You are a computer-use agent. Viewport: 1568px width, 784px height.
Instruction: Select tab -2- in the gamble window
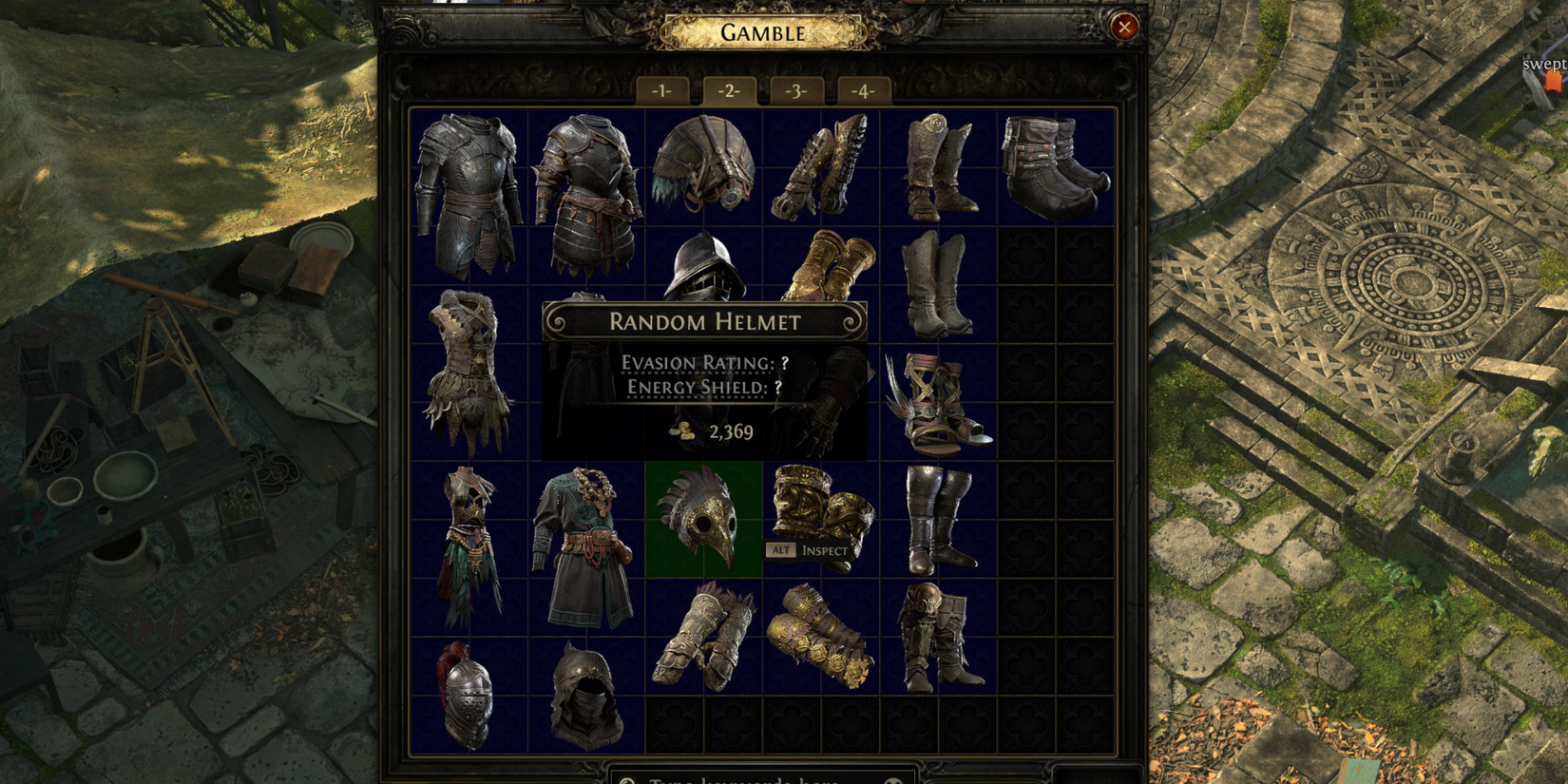tap(729, 90)
